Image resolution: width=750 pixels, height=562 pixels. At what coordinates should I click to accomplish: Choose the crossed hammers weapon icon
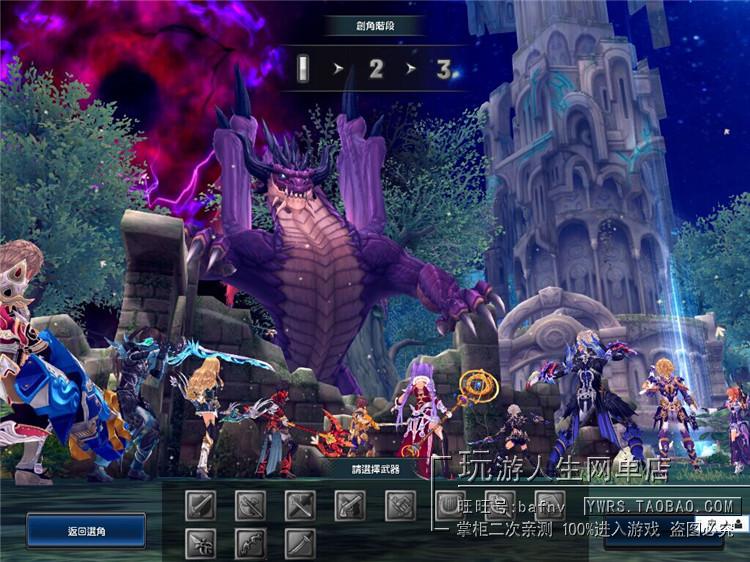coord(300,505)
